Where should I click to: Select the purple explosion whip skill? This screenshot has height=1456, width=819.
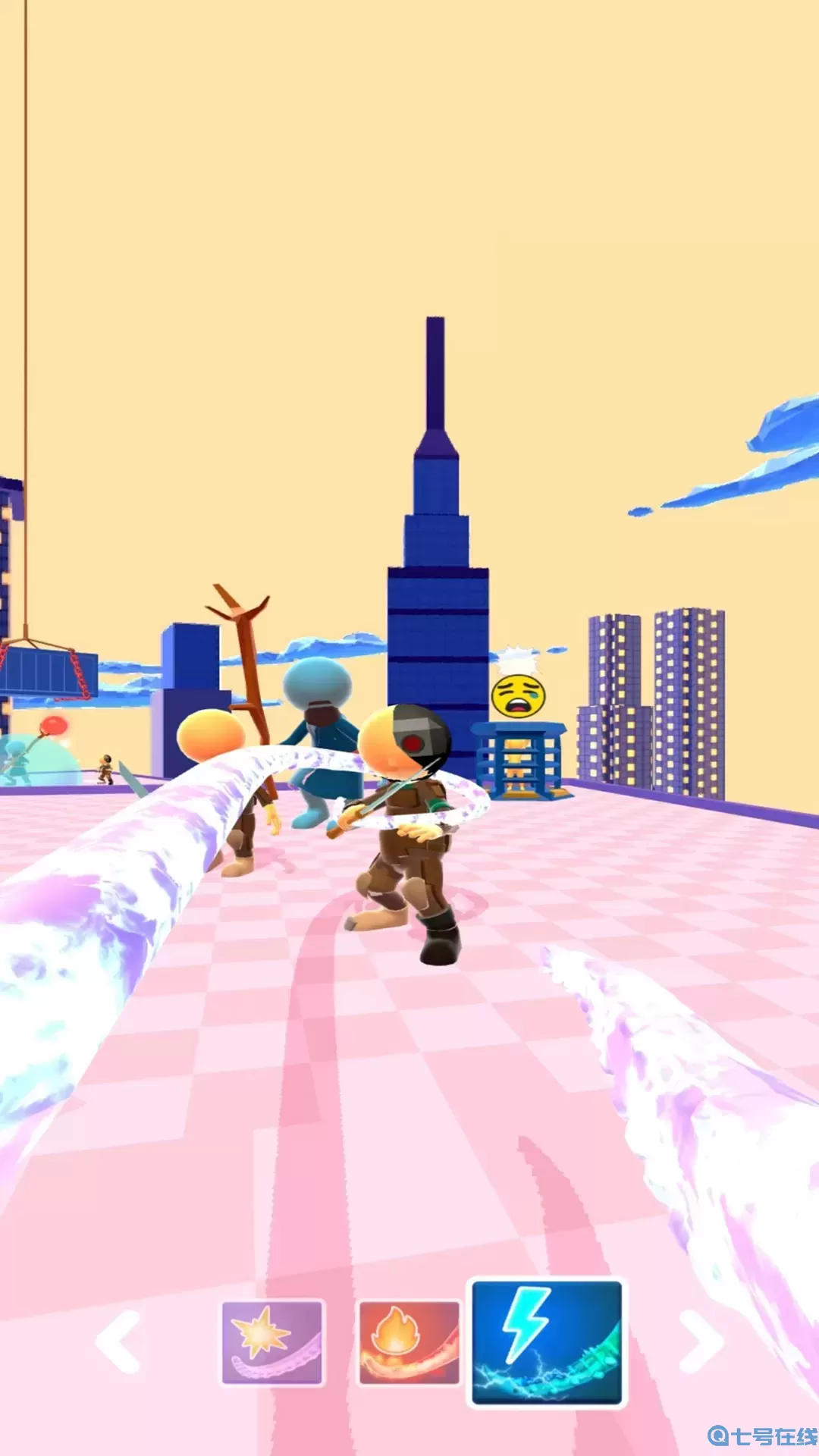(272, 1343)
